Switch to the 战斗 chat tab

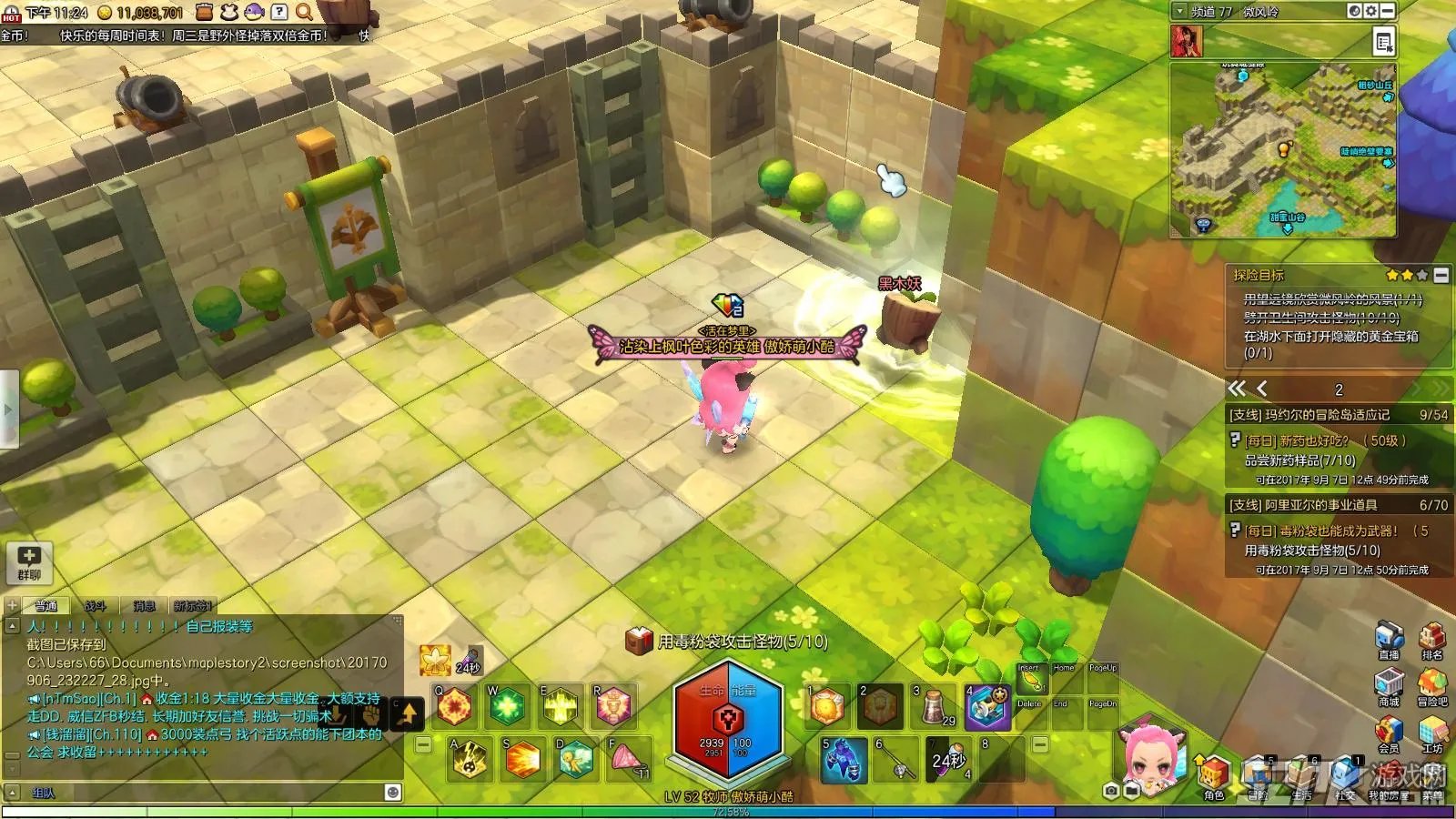point(96,605)
